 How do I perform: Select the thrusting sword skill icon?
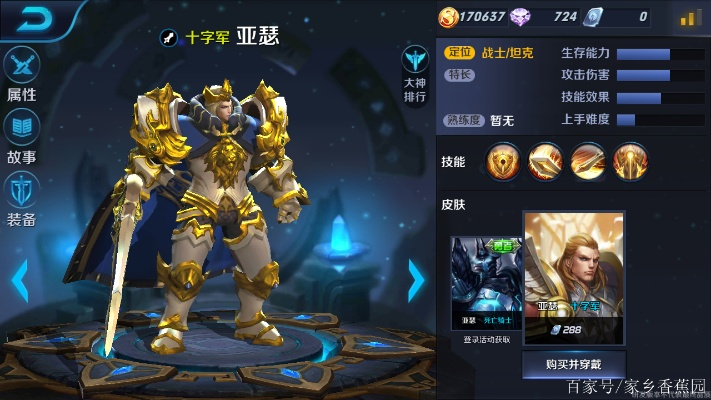[x=546, y=161]
